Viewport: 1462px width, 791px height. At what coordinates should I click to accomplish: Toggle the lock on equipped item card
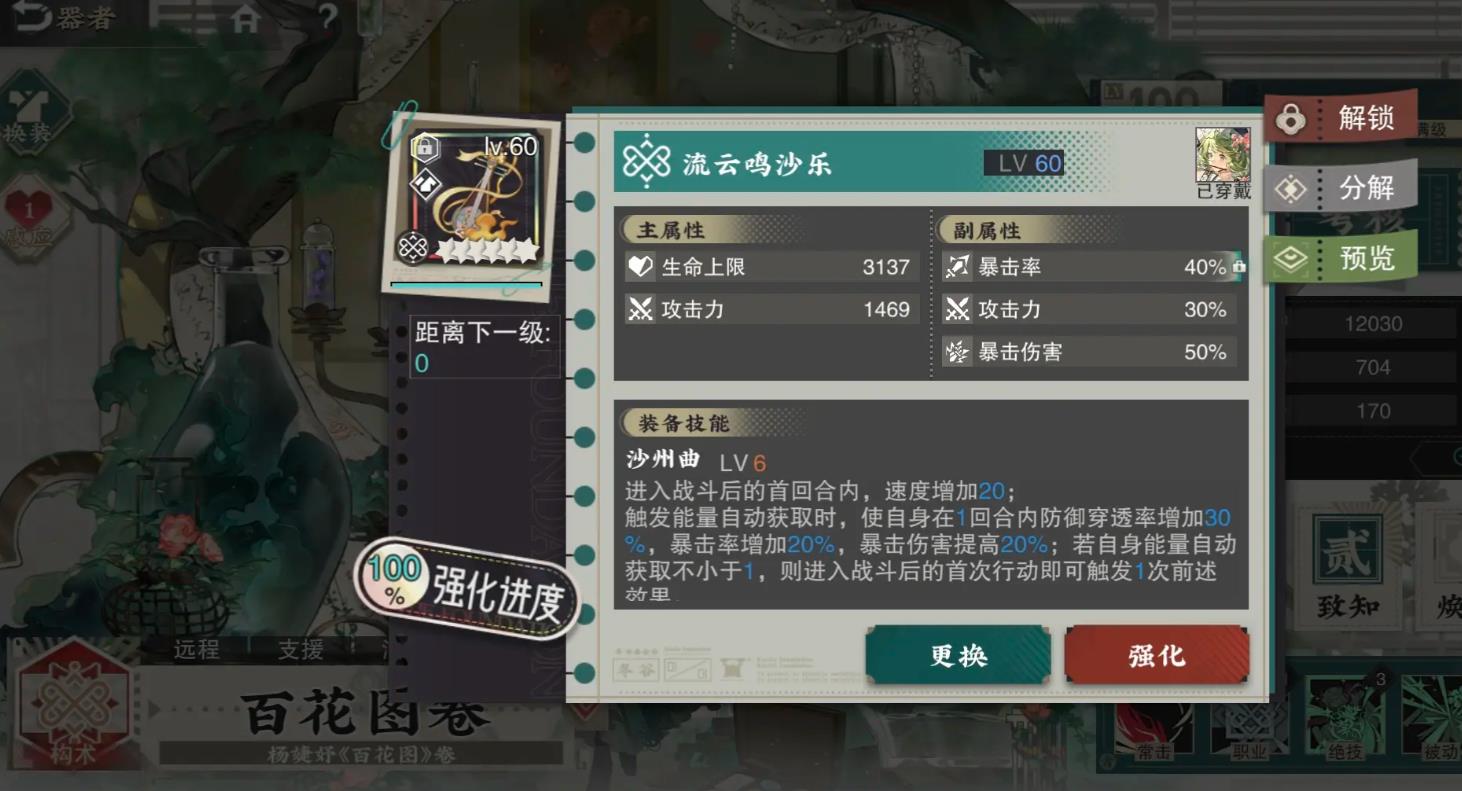[427, 147]
